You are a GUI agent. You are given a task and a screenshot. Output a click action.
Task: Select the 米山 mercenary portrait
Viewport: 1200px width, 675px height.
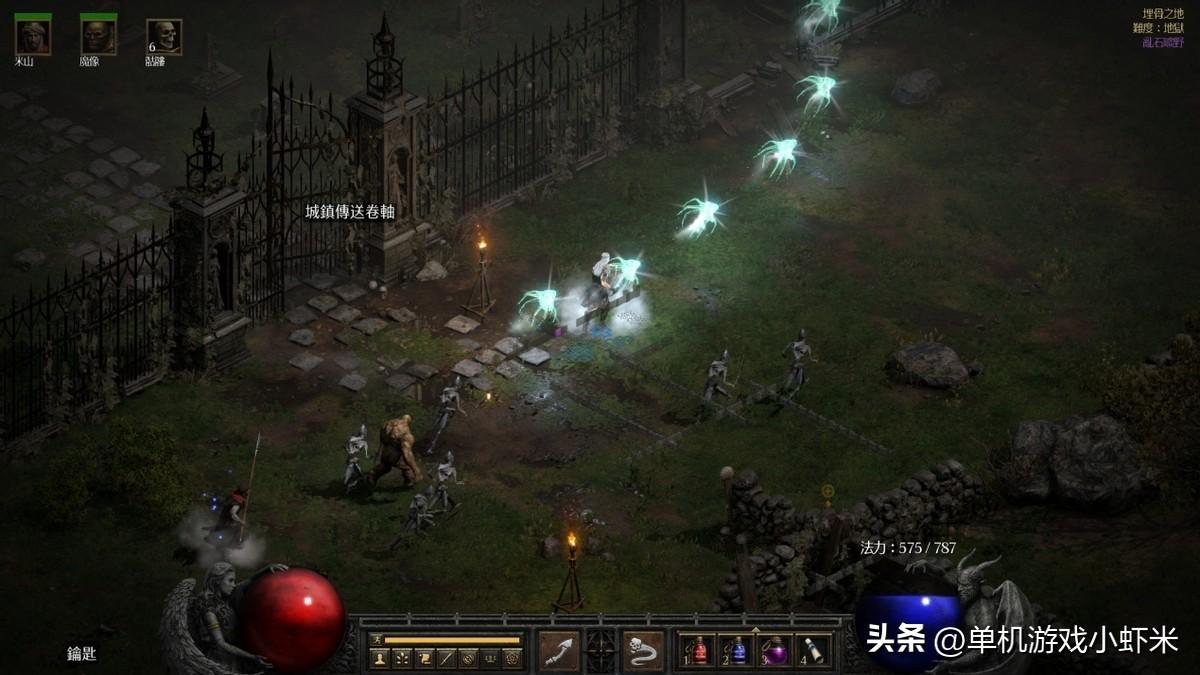pyautogui.click(x=33, y=37)
